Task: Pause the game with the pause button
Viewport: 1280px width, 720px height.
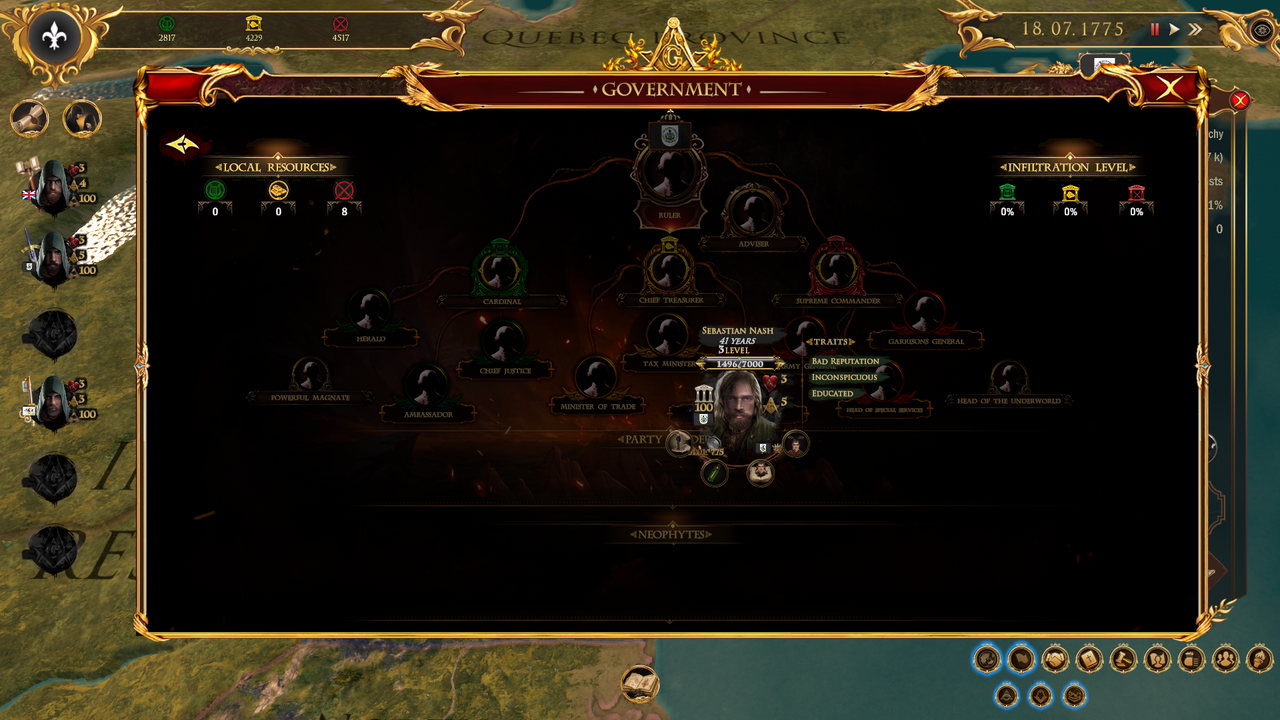Action: (1155, 29)
